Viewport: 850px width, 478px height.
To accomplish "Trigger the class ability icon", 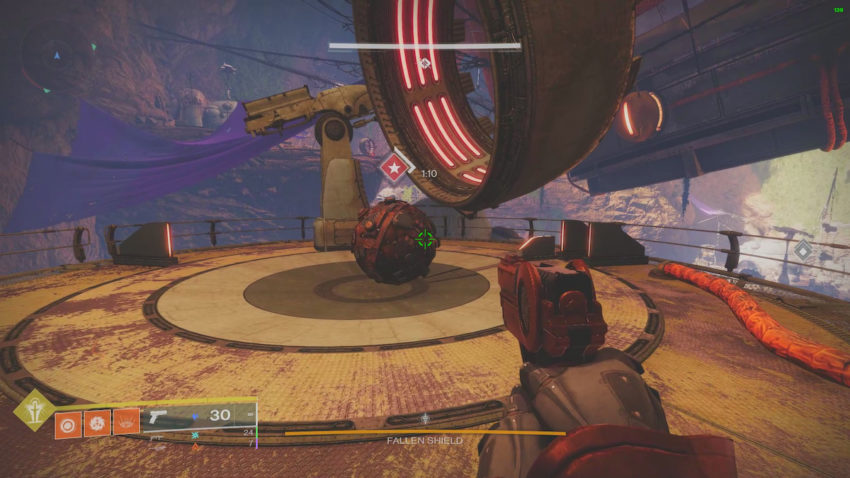I will coord(126,423).
